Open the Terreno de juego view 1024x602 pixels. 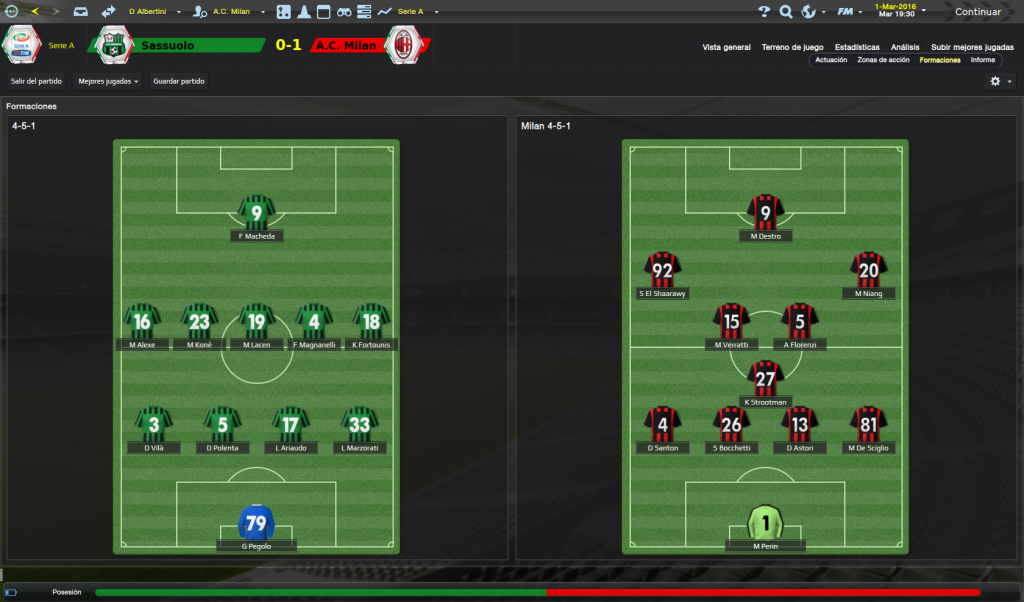point(792,47)
